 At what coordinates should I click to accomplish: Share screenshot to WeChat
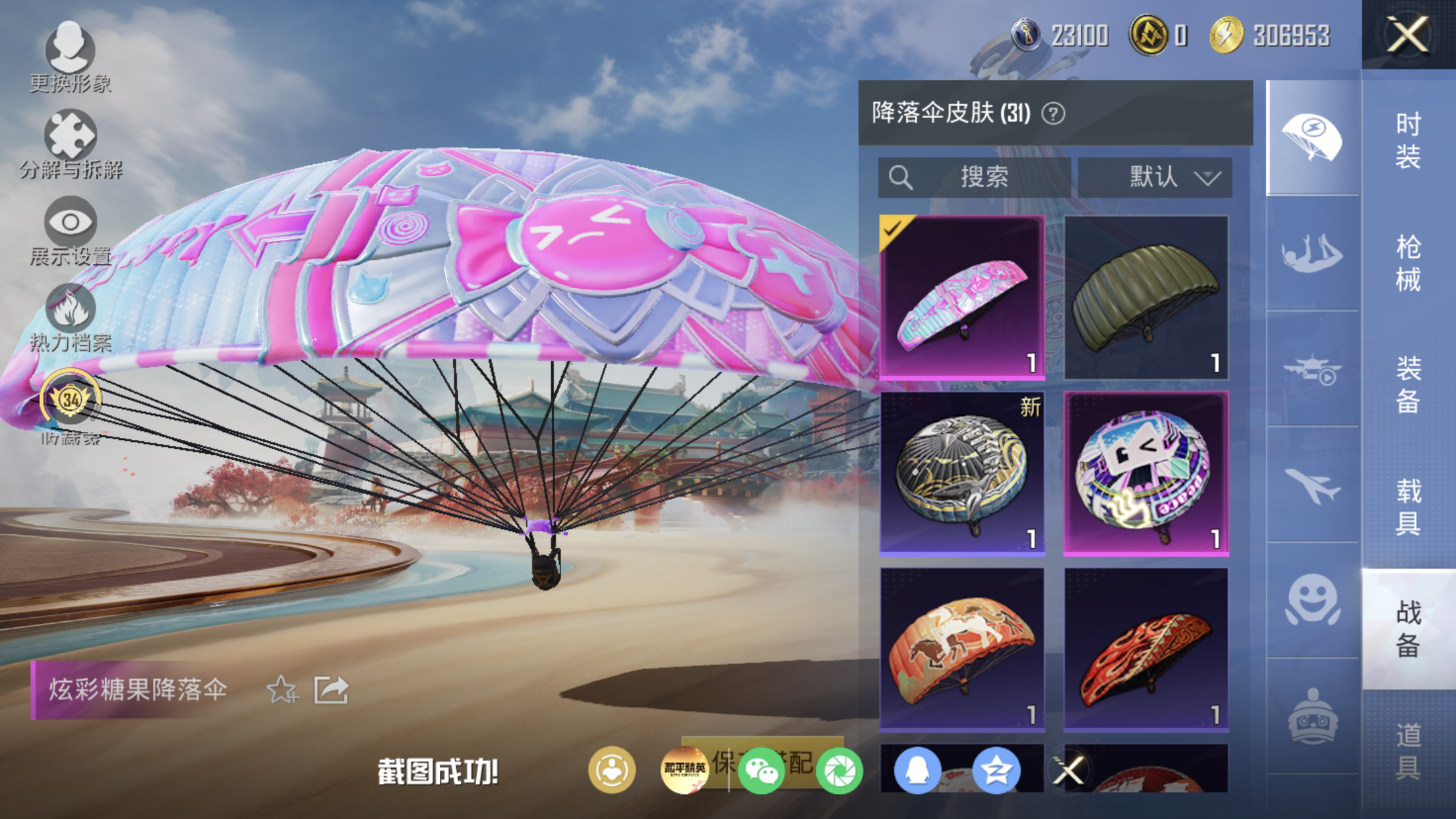pyautogui.click(x=761, y=771)
